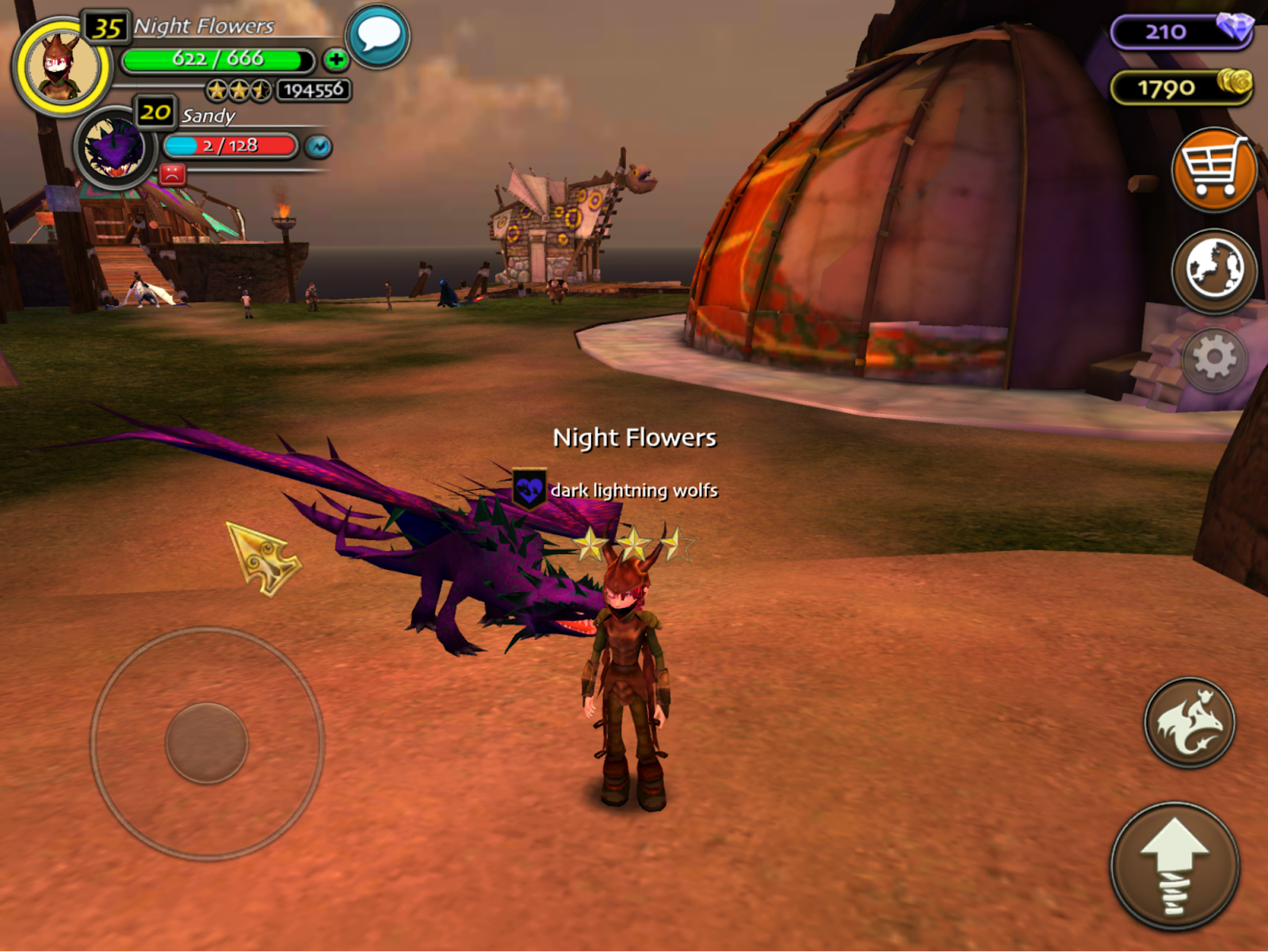Open the gear settings menu
1268x952 pixels.
(1213, 359)
